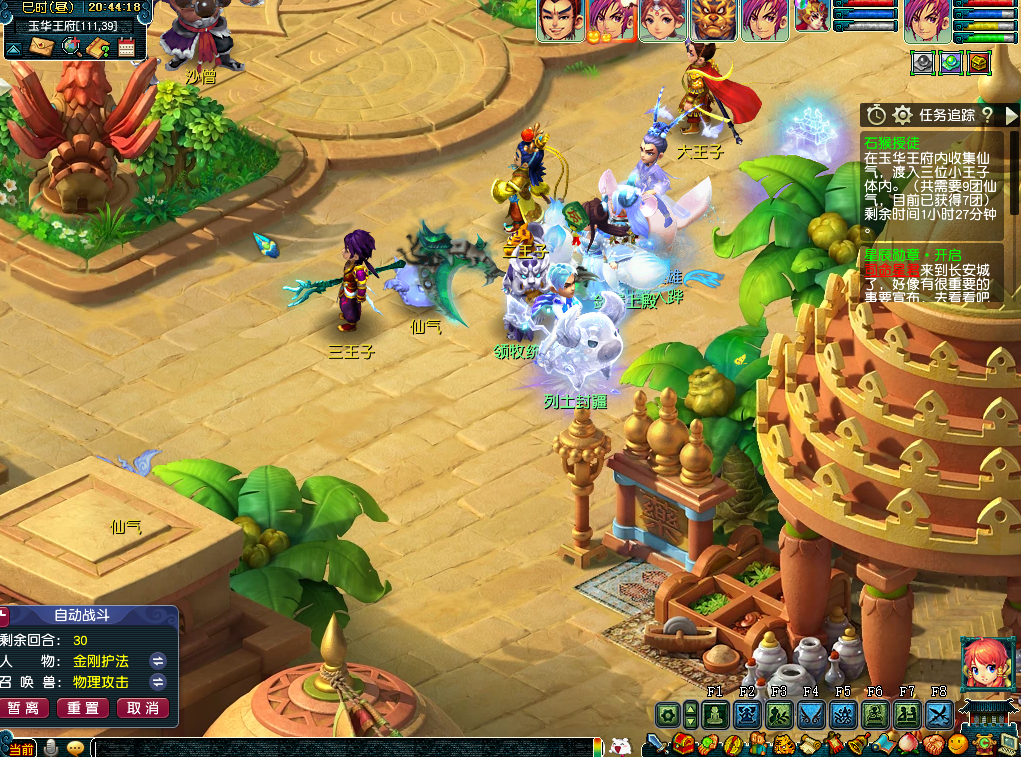The image size is (1021, 757).
Task: Open the calendar activity icon
Action: pos(127,46)
